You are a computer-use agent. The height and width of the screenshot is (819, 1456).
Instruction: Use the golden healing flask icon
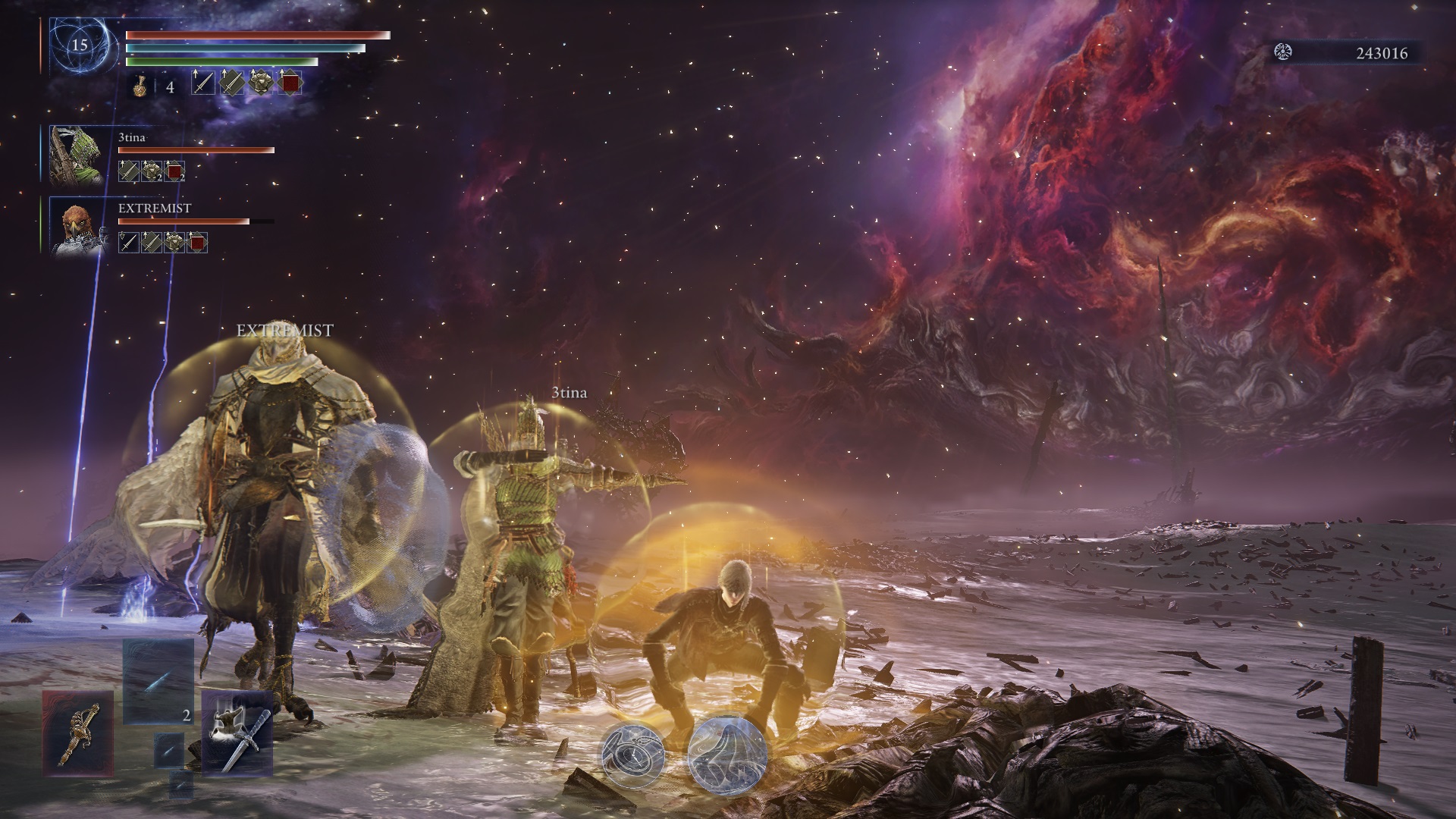(141, 85)
